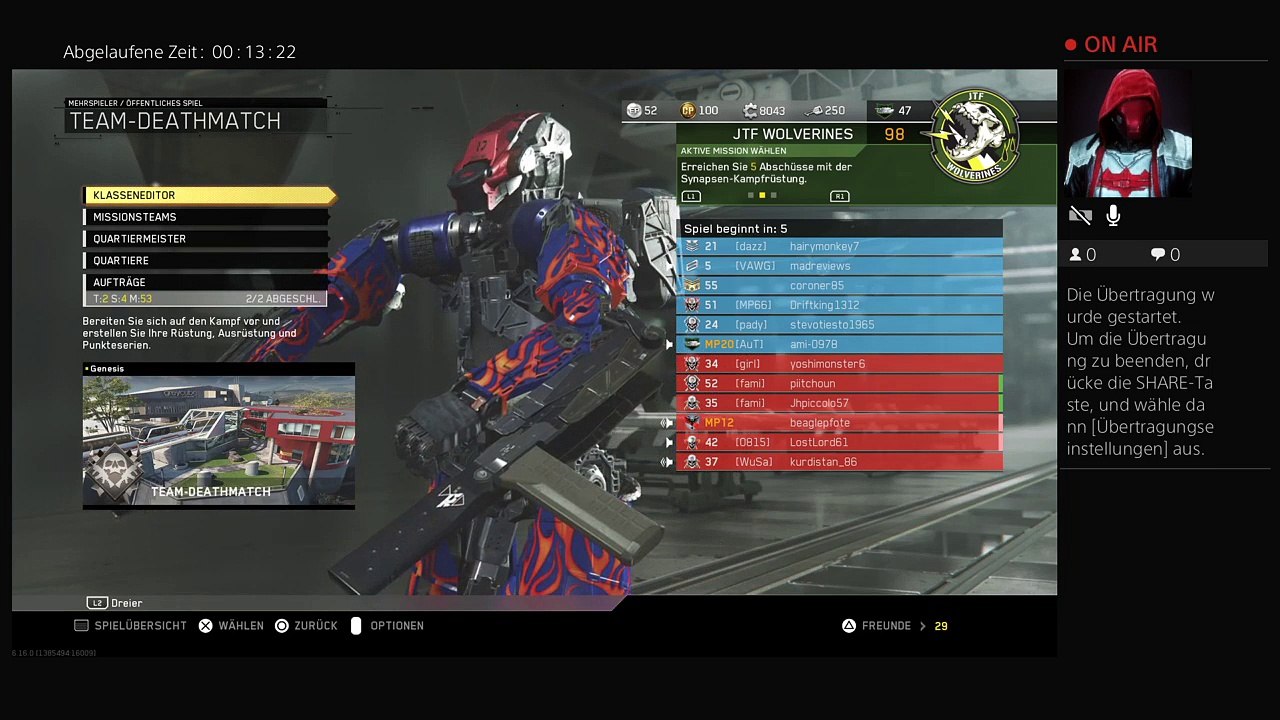Choose the Quartiere menu option
Image resolution: width=1280 pixels, height=720 pixels.
206,260
